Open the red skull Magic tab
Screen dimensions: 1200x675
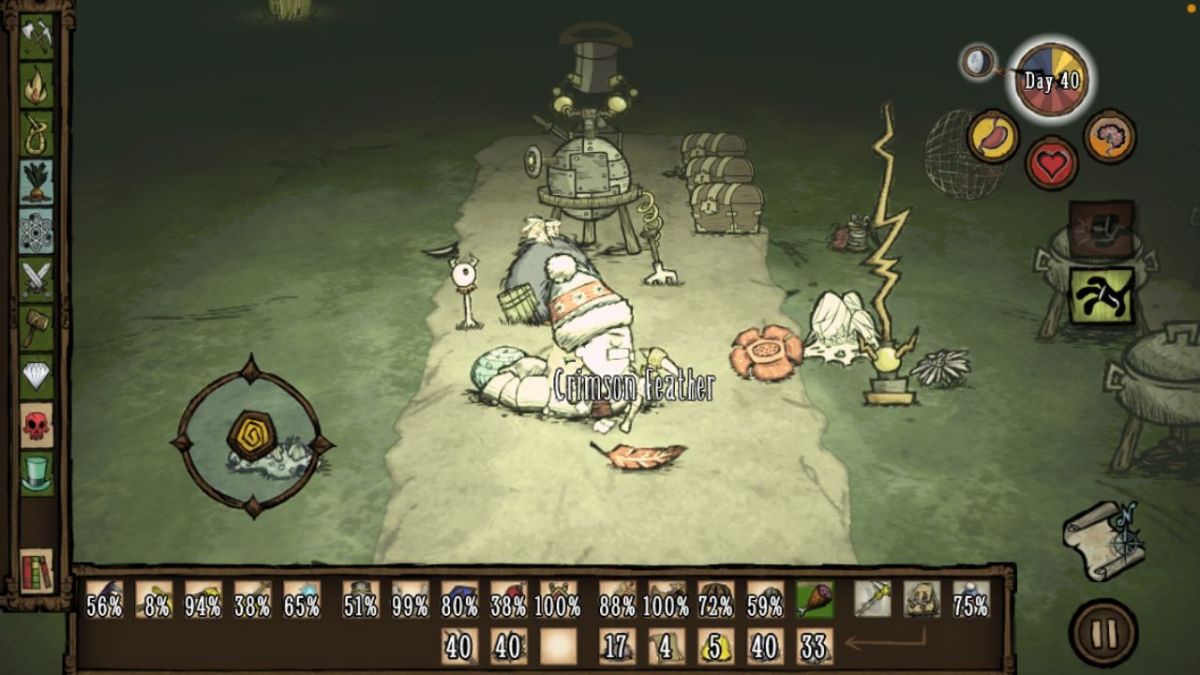point(37,424)
